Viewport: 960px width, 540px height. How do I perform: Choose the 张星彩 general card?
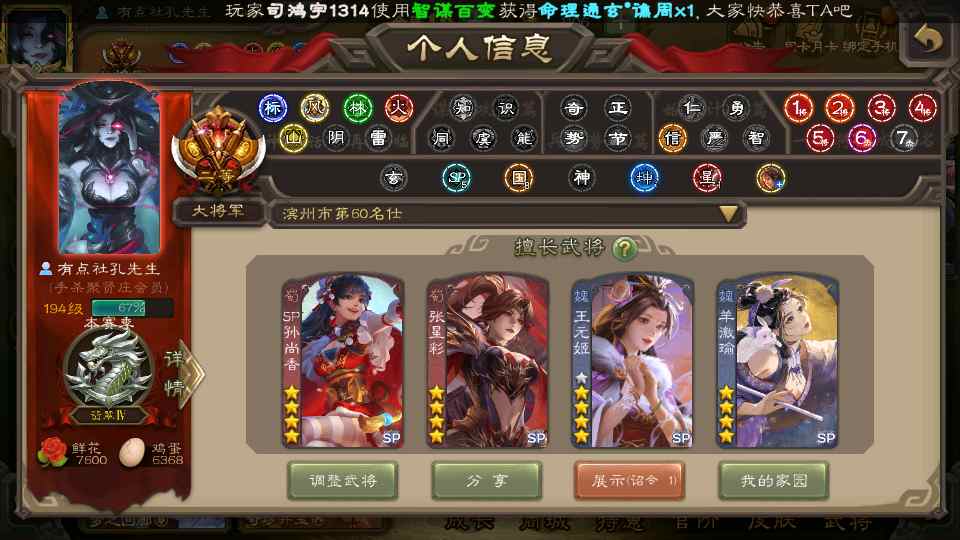pyautogui.click(x=486, y=360)
